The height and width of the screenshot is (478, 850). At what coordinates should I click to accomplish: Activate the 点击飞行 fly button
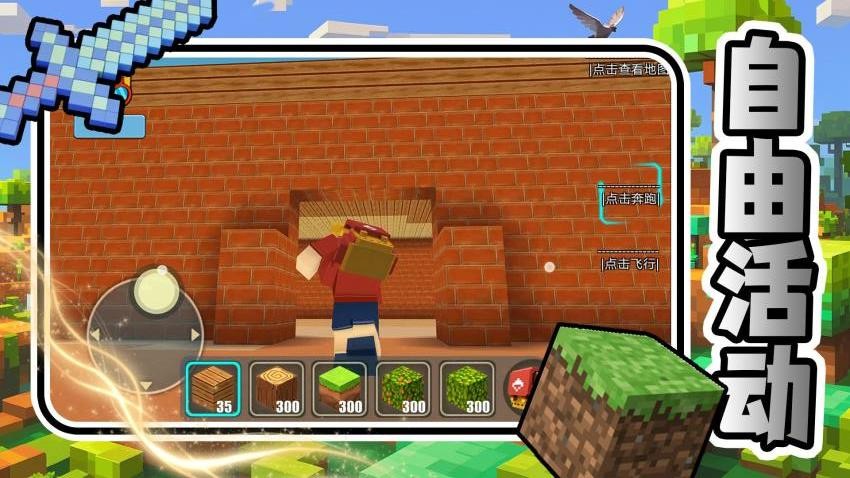[x=629, y=264]
